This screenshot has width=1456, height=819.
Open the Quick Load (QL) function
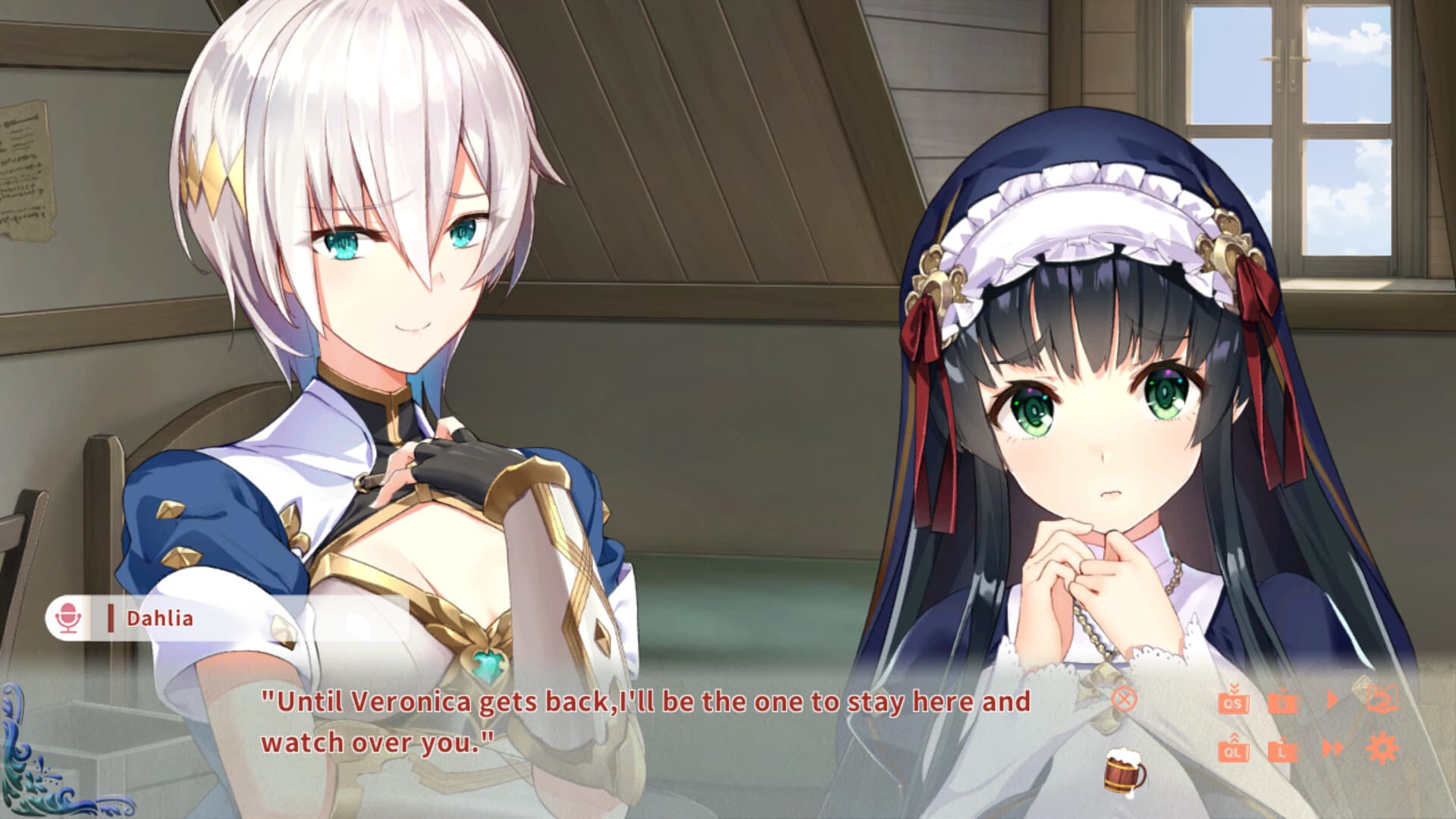pos(1233,752)
